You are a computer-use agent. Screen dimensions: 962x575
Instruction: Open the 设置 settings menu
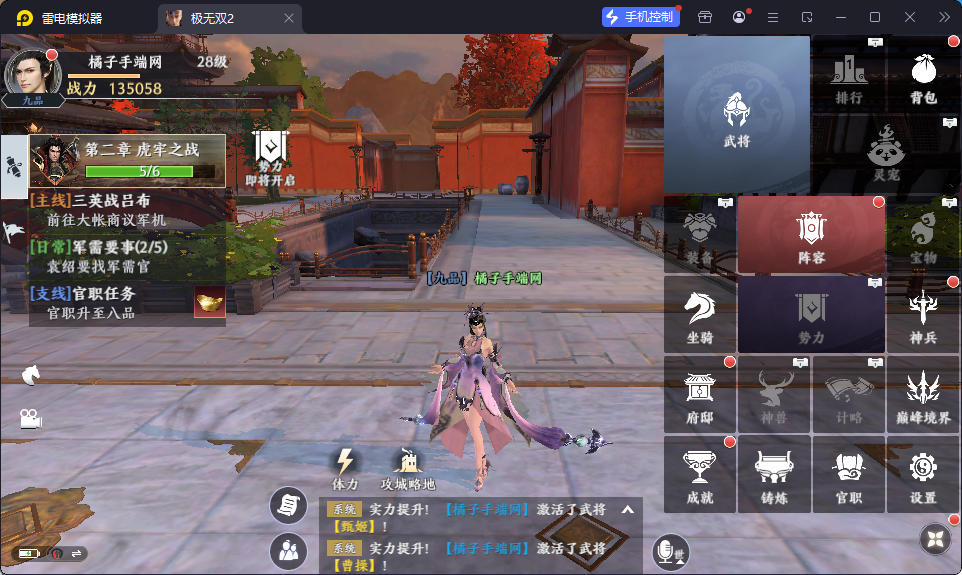923,474
